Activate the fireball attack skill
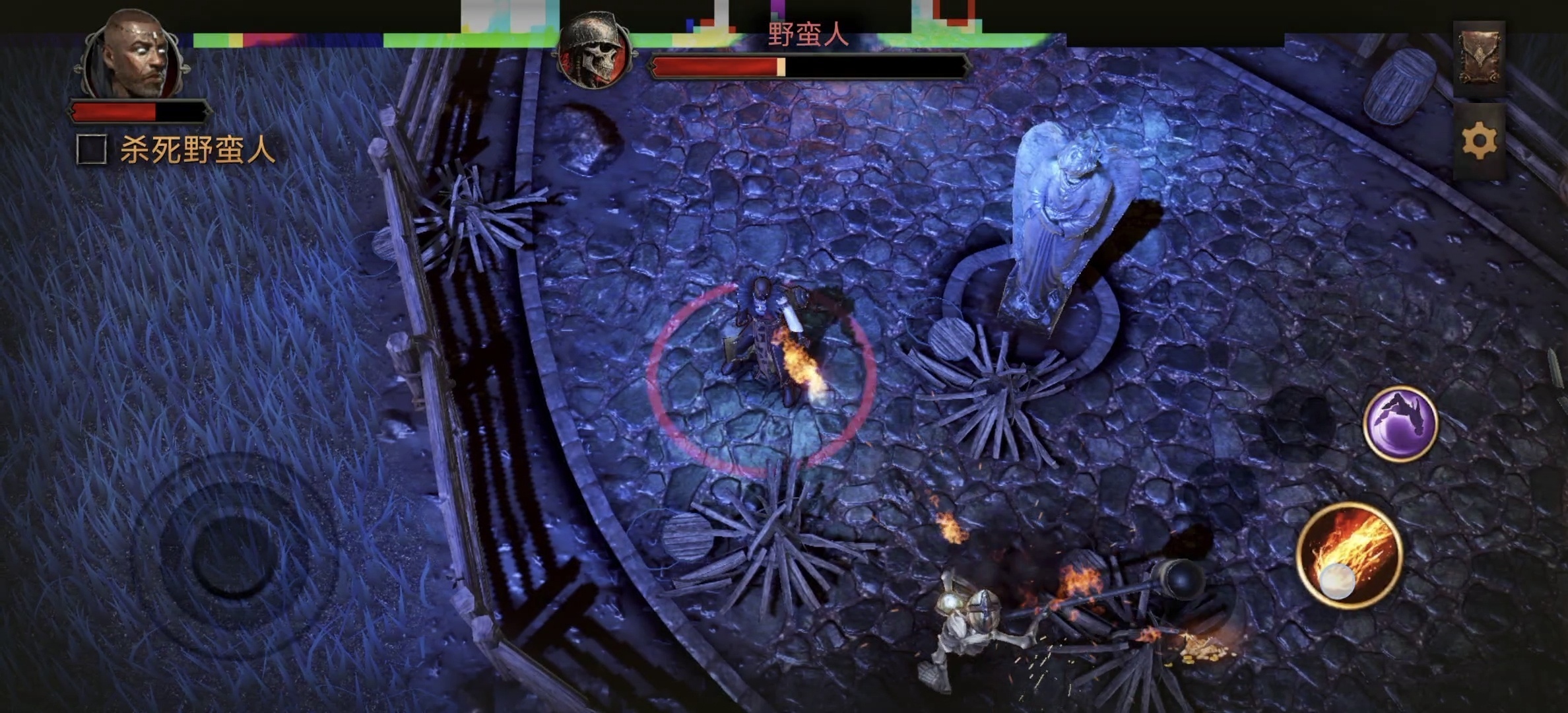This screenshot has width=1568, height=713. coord(1350,555)
